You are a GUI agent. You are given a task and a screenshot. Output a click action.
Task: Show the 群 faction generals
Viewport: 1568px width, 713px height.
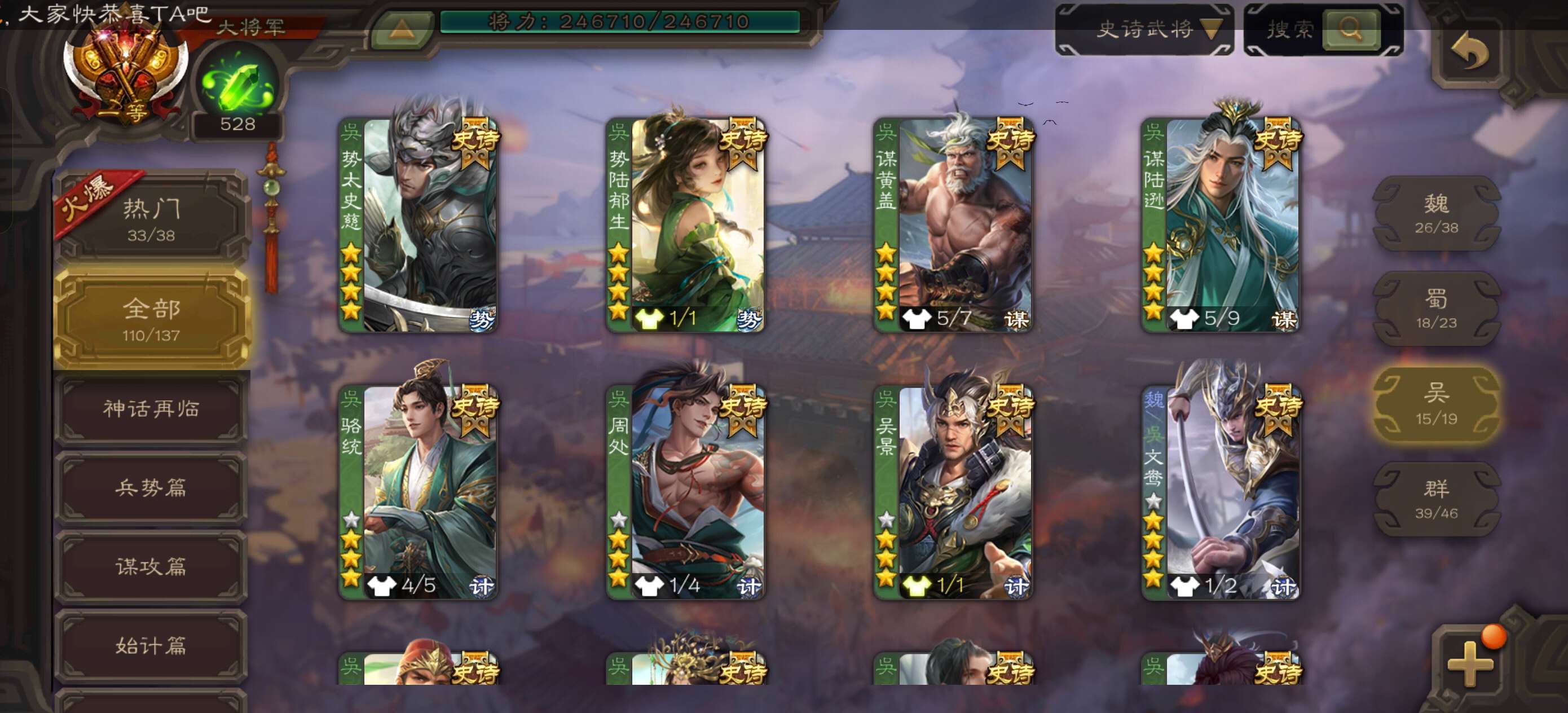point(1436,499)
